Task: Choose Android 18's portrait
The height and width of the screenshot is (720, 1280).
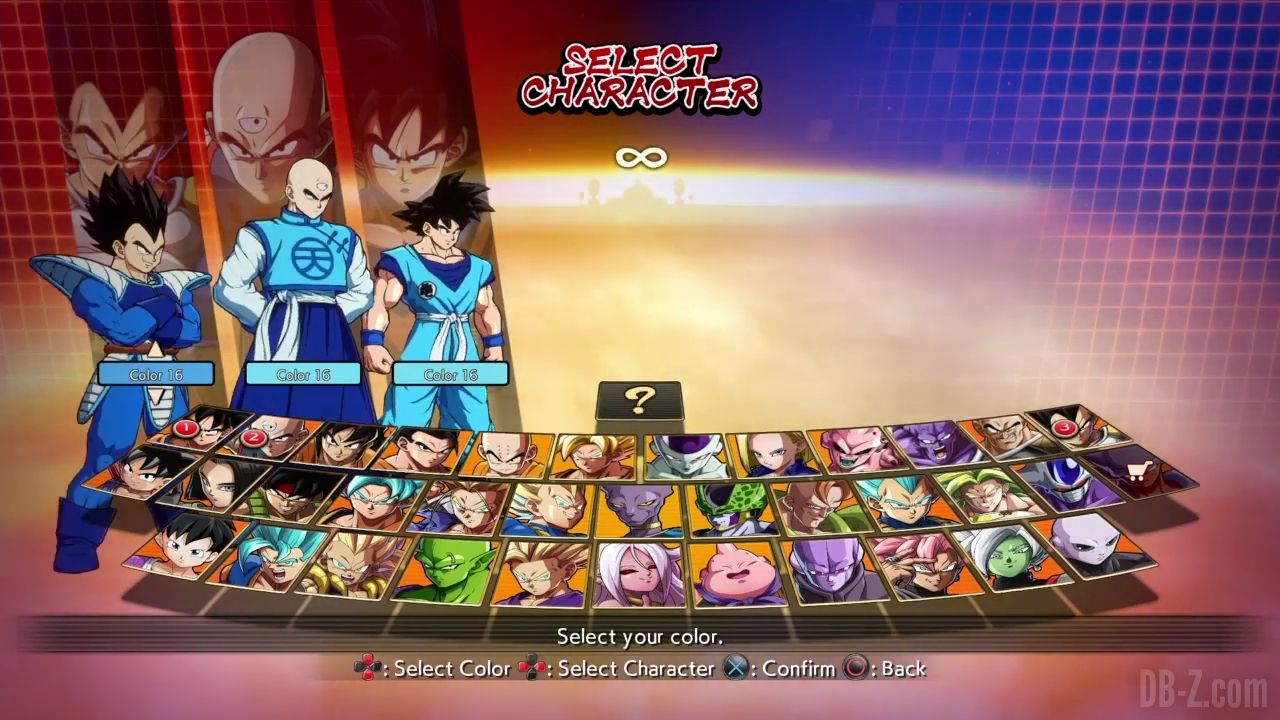Action: (772, 453)
